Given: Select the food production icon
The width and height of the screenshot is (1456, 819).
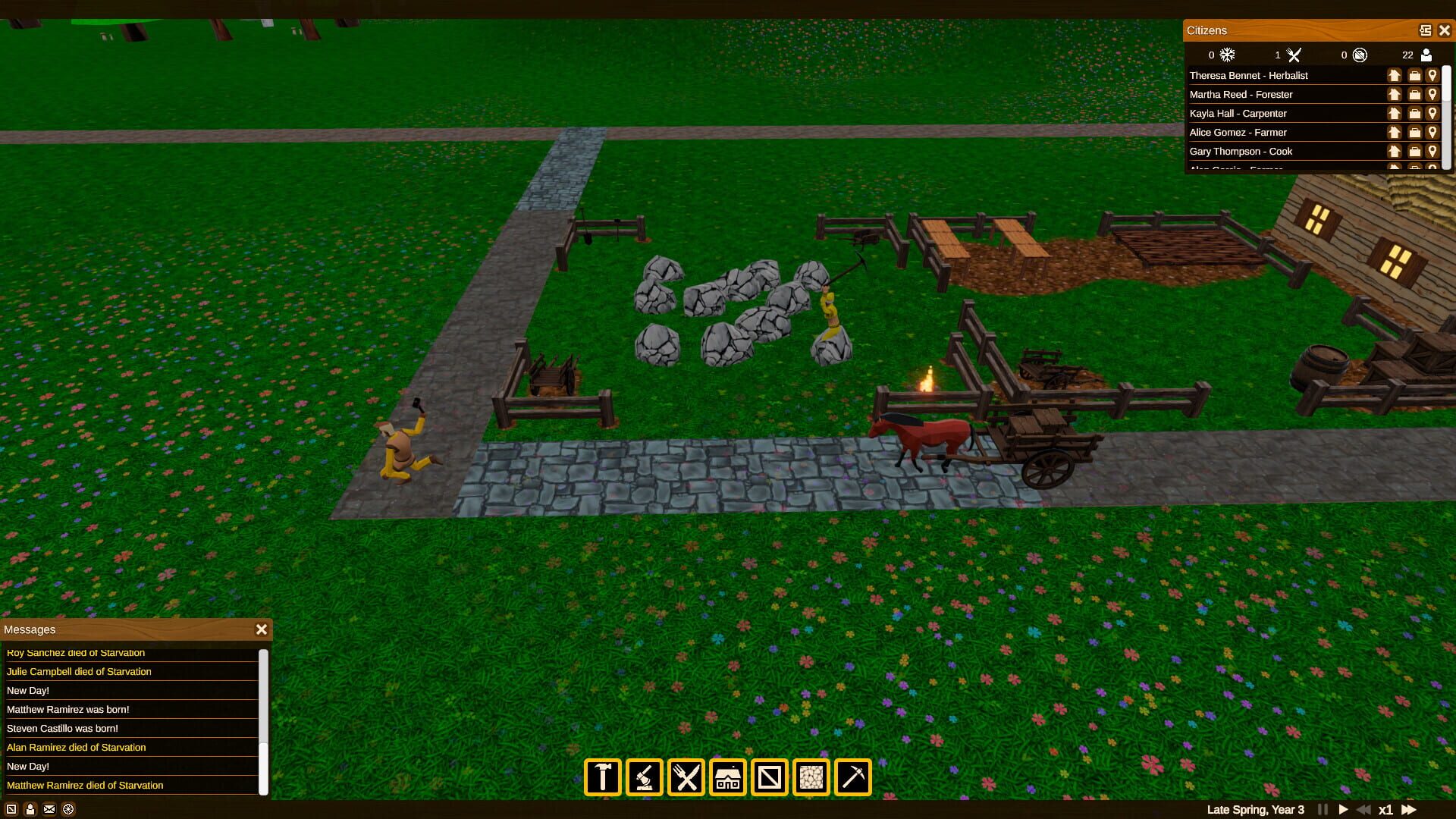Looking at the screenshot, I should pyautogui.click(x=686, y=777).
